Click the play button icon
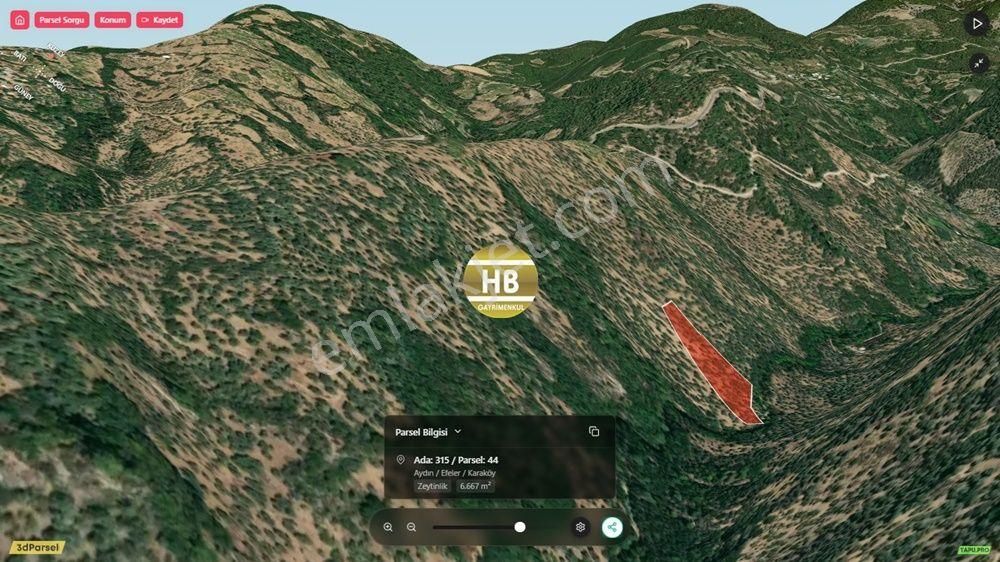Screen dimensions: 1000x562 tap(977, 23)
